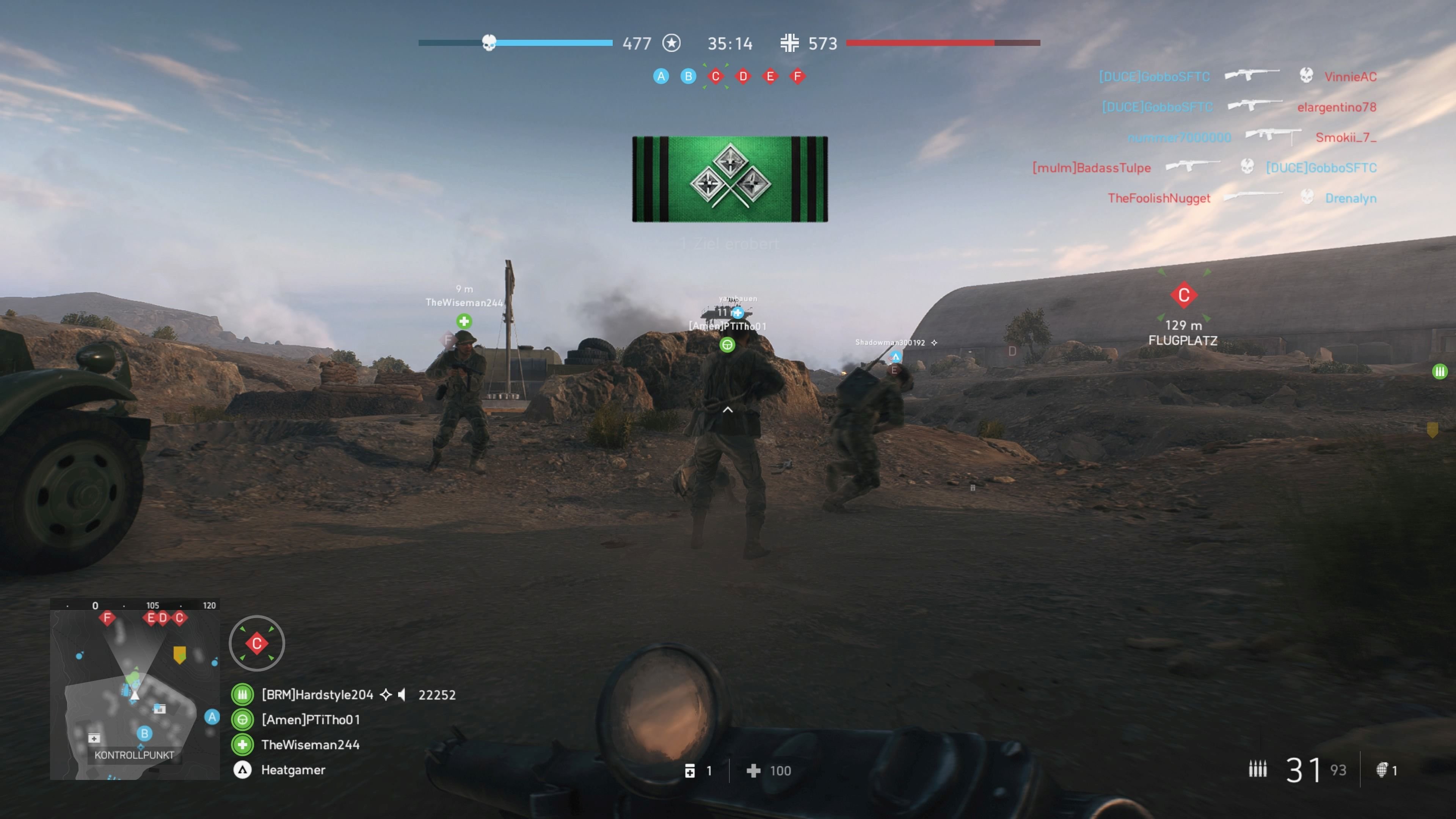This screenshot has height=819, width=1456.
Task: Toggle mute on [BRM]Hardstyle204's voice speaker icon
Action: [402, 695]
